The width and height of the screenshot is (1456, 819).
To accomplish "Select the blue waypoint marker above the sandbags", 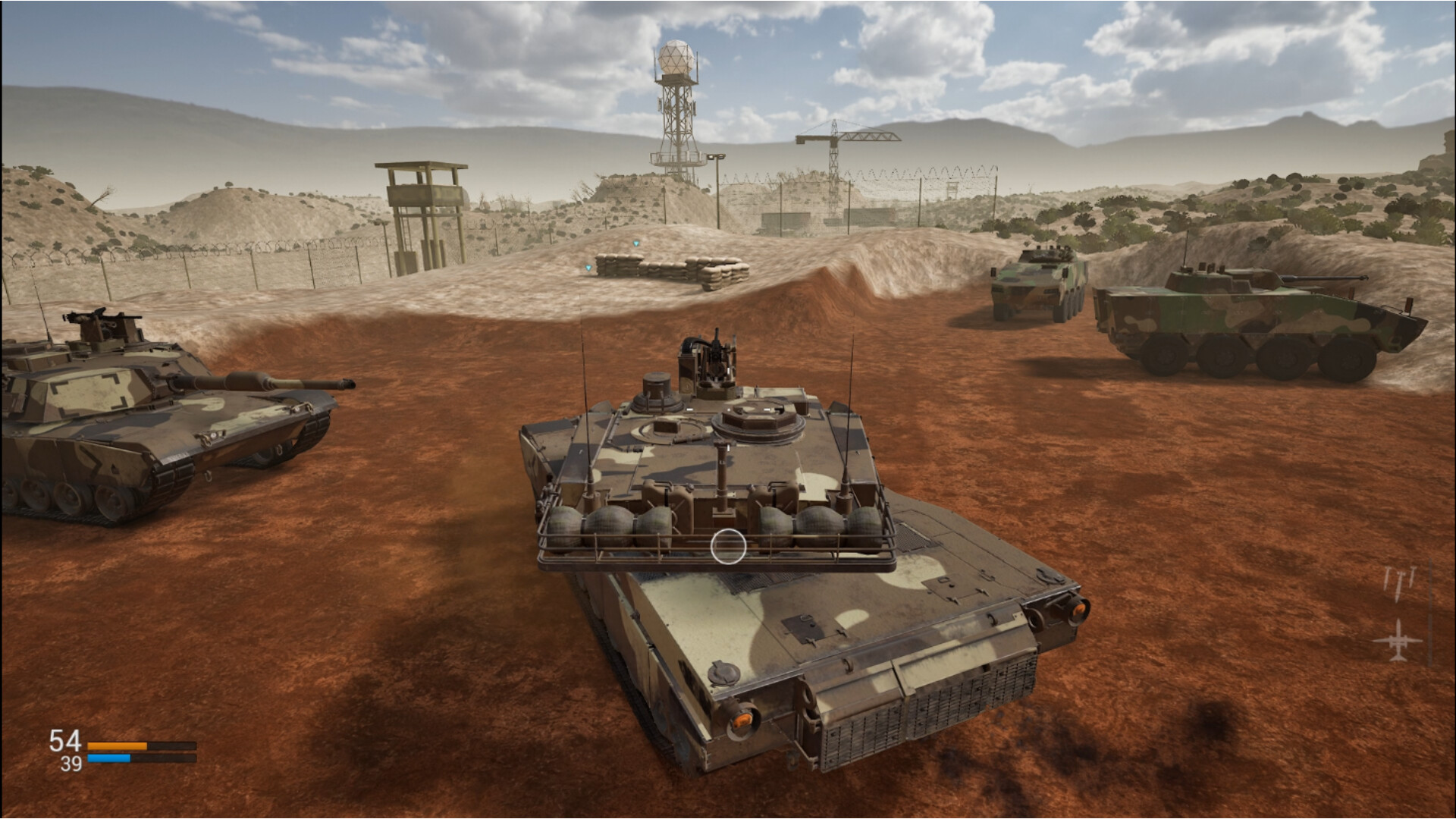I will tap(637, 244).
